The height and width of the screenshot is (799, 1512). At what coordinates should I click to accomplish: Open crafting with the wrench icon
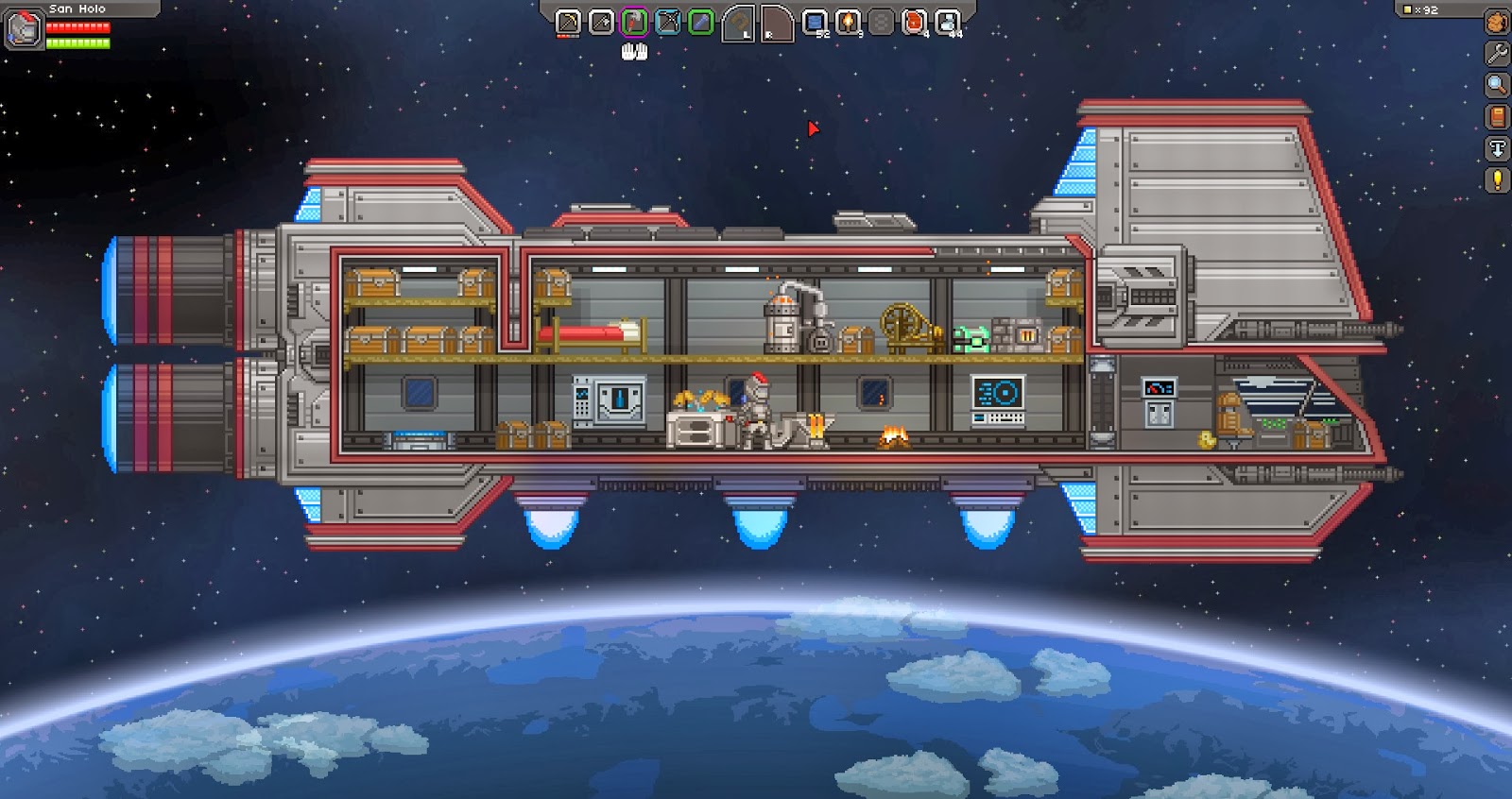1497,53
